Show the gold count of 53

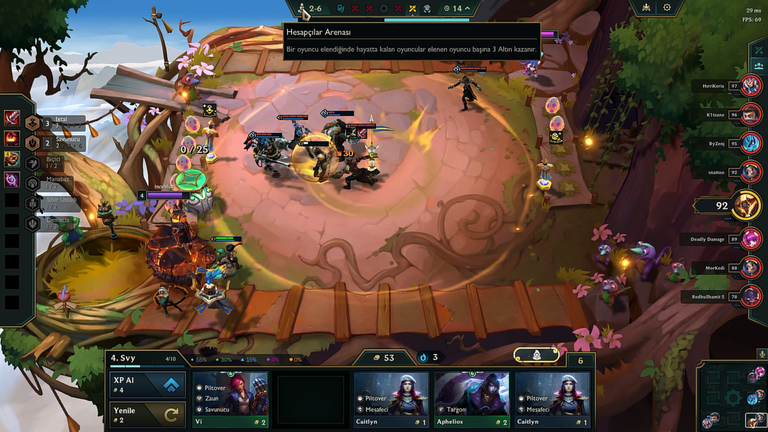pyautogui.click(x=383, y=357)
